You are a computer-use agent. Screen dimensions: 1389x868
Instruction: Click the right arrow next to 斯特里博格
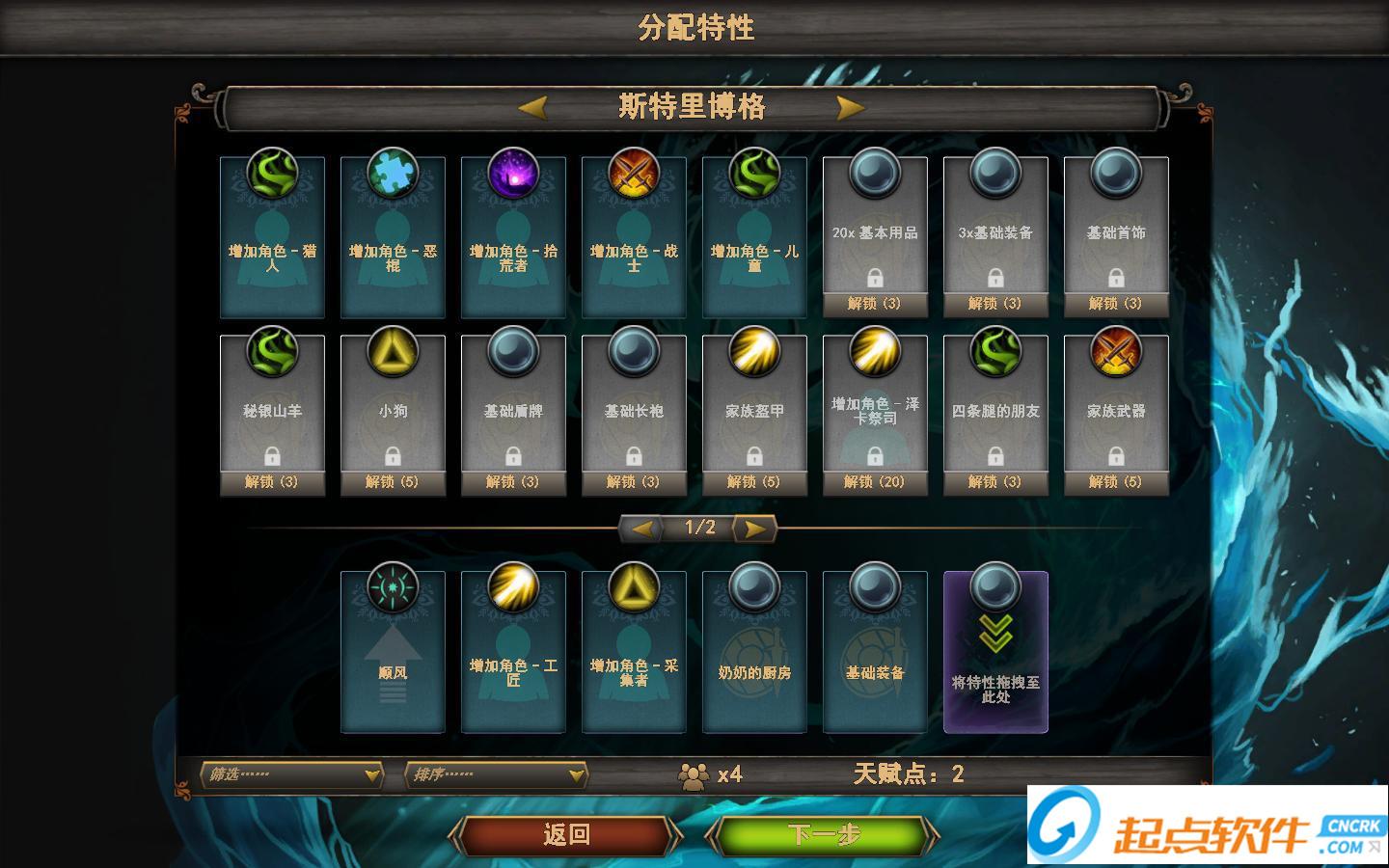848,108
